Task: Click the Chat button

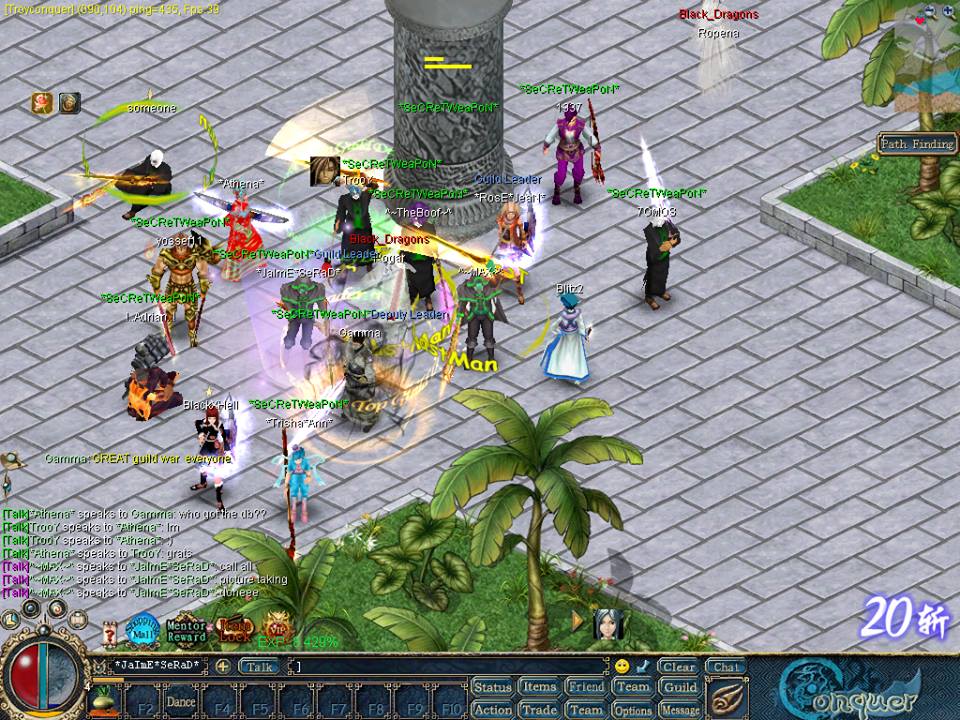Action: tap(725, 666)
